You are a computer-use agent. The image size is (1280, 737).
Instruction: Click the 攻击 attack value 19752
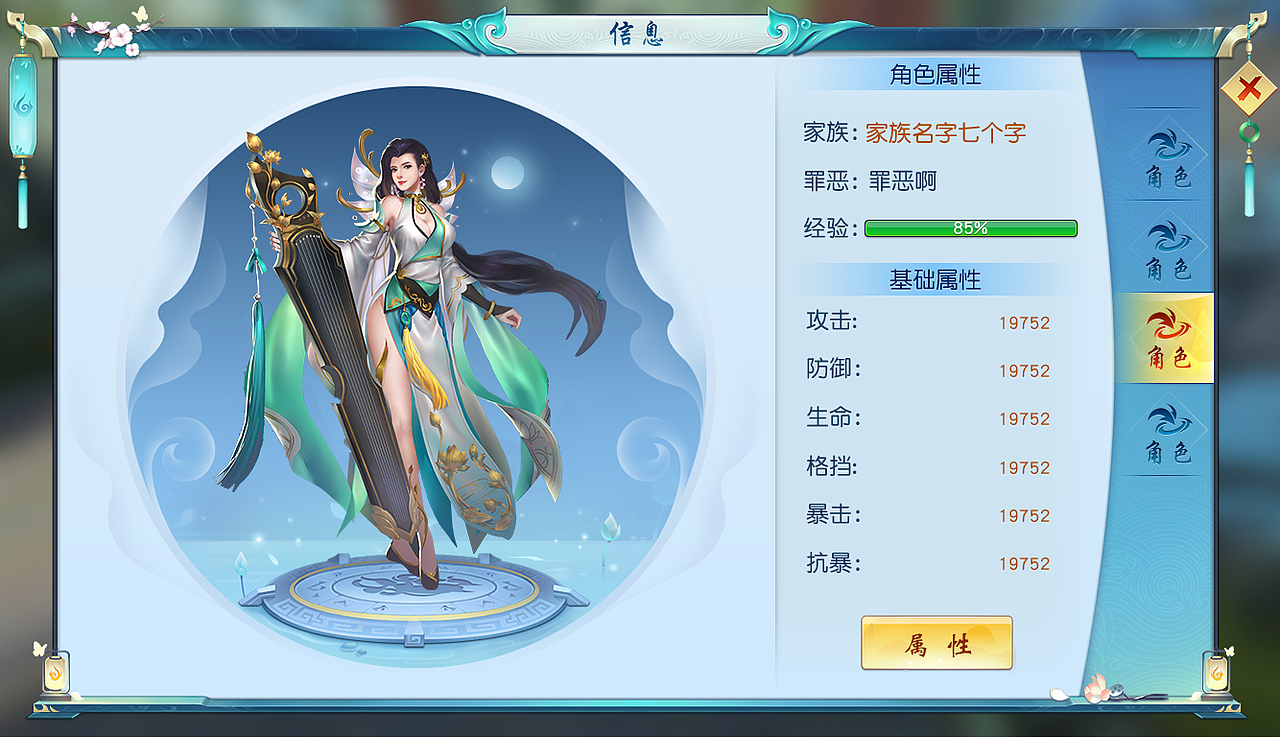click(x=1025, y=322)
